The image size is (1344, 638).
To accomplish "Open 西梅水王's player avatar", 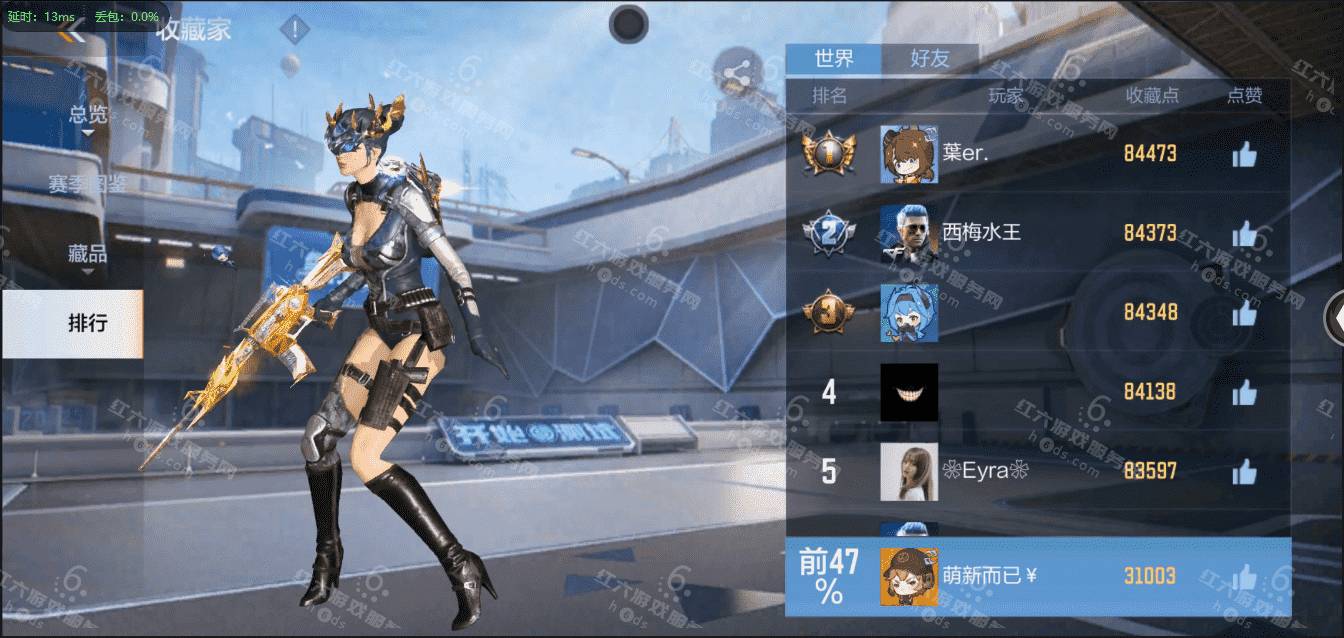I will pos(909,234).
